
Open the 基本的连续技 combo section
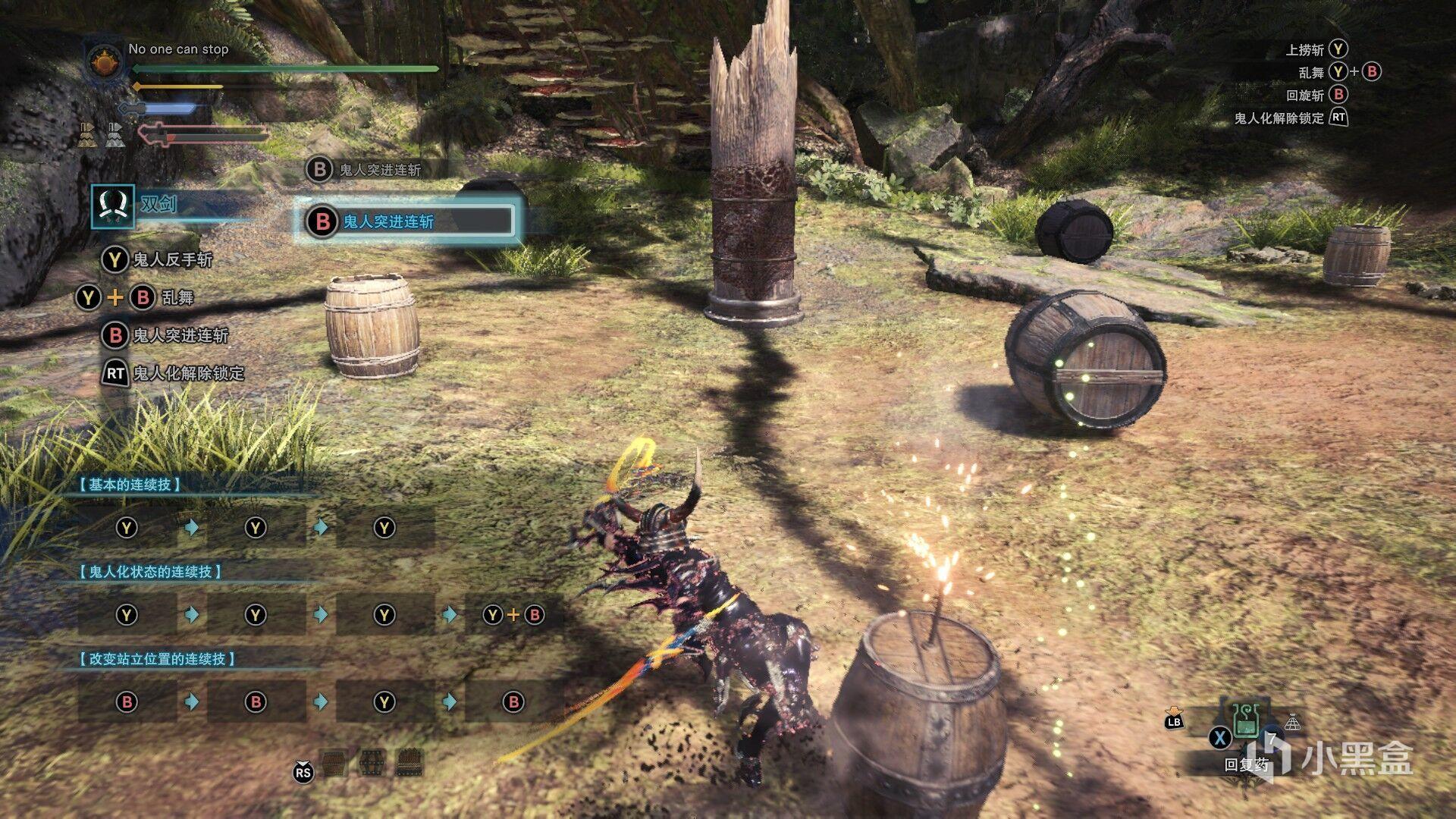130,485
